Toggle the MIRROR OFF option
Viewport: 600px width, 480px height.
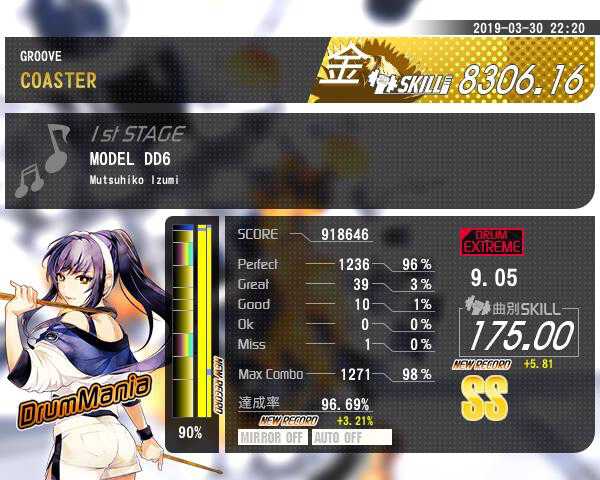tap(273, 437)
